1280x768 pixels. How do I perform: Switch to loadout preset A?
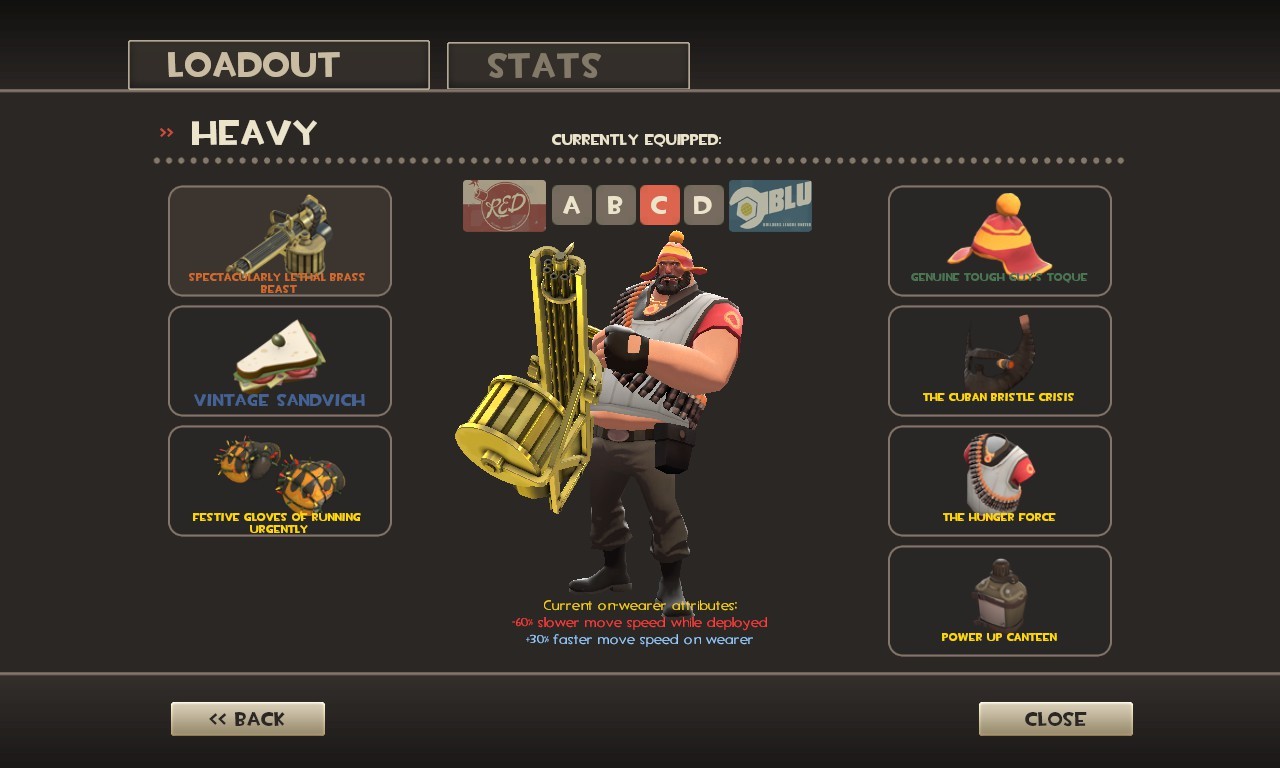[x=572, y=205]
